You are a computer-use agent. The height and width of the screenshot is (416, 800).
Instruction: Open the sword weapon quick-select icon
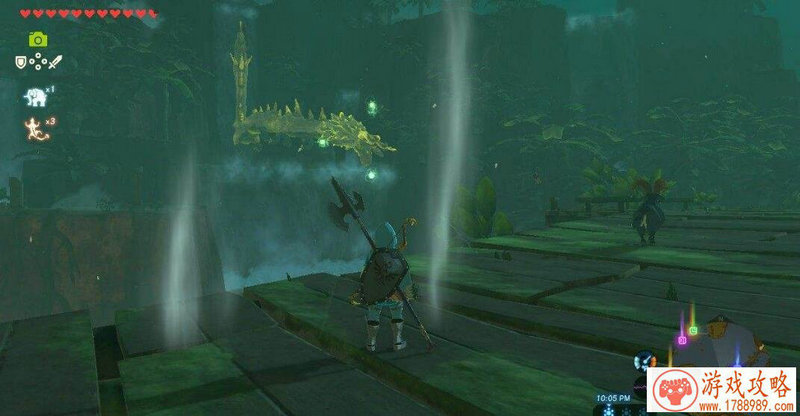(x=54, y=62)
